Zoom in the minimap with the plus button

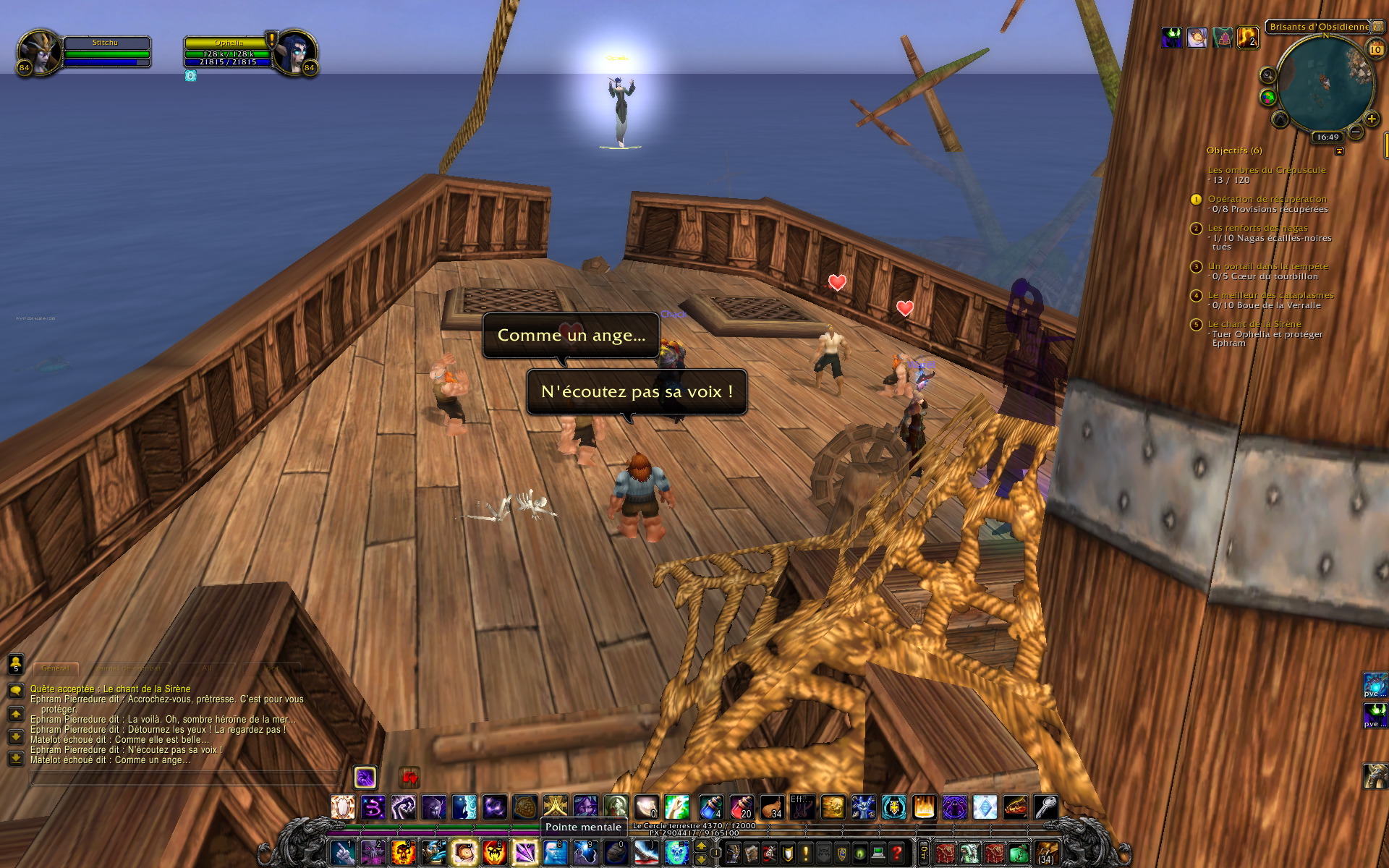point(1371,119)
